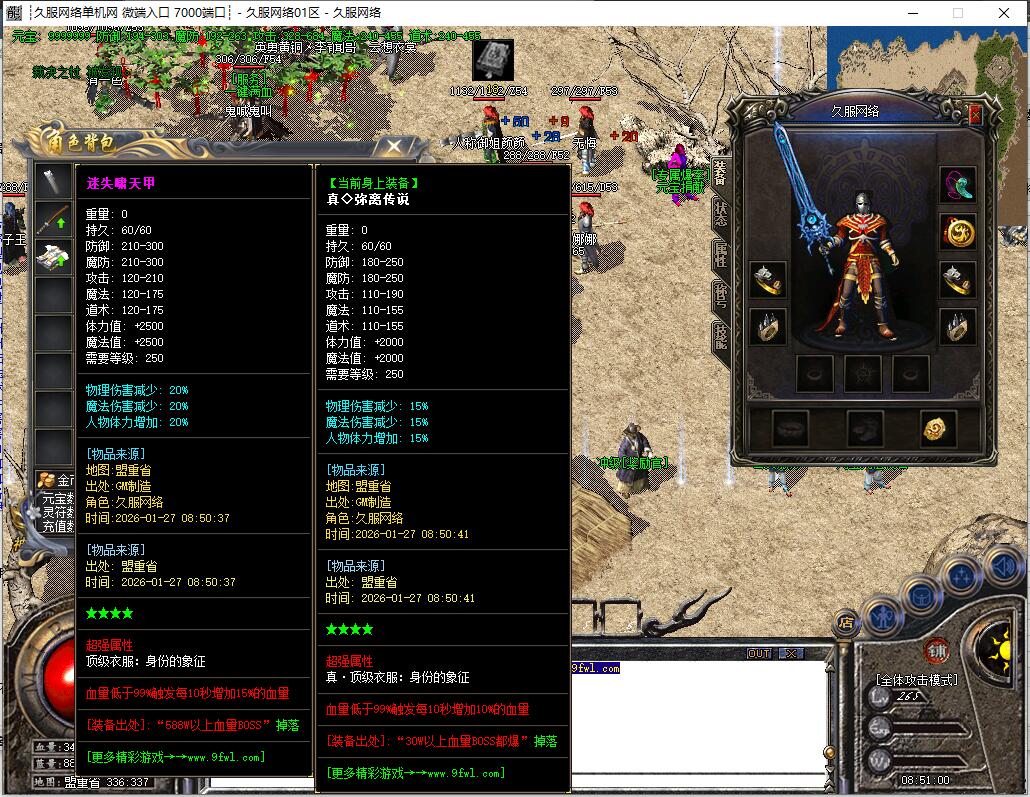The height and width of the screenshot is (797, 1030).
Task: Close the character equipment panel
Action: coord(975,115)
